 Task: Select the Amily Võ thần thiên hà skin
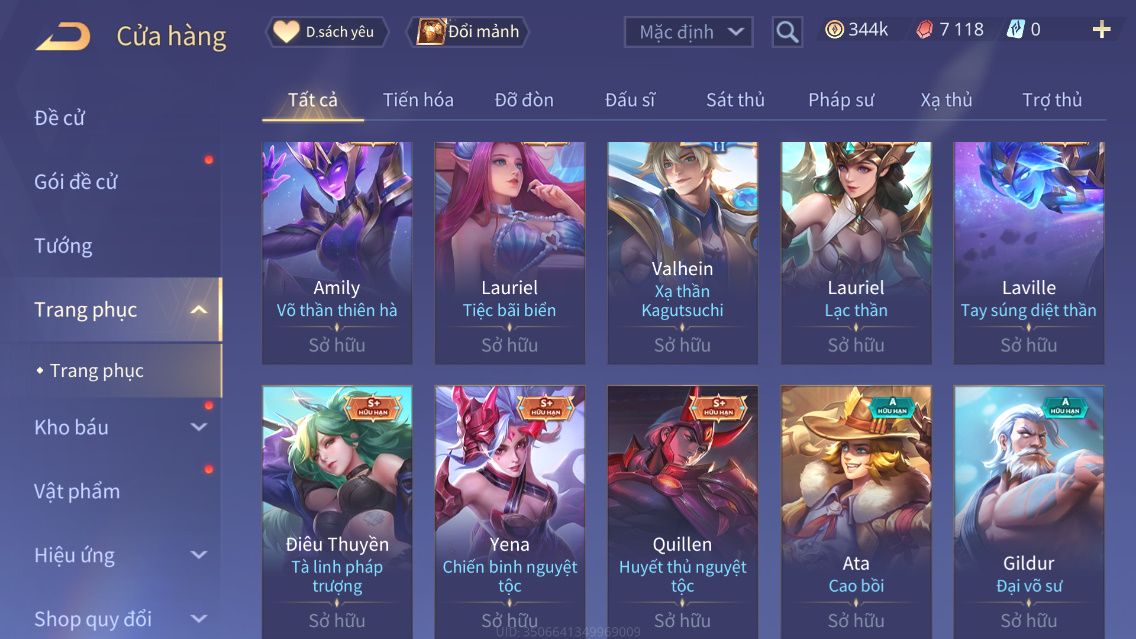(337, 252)
